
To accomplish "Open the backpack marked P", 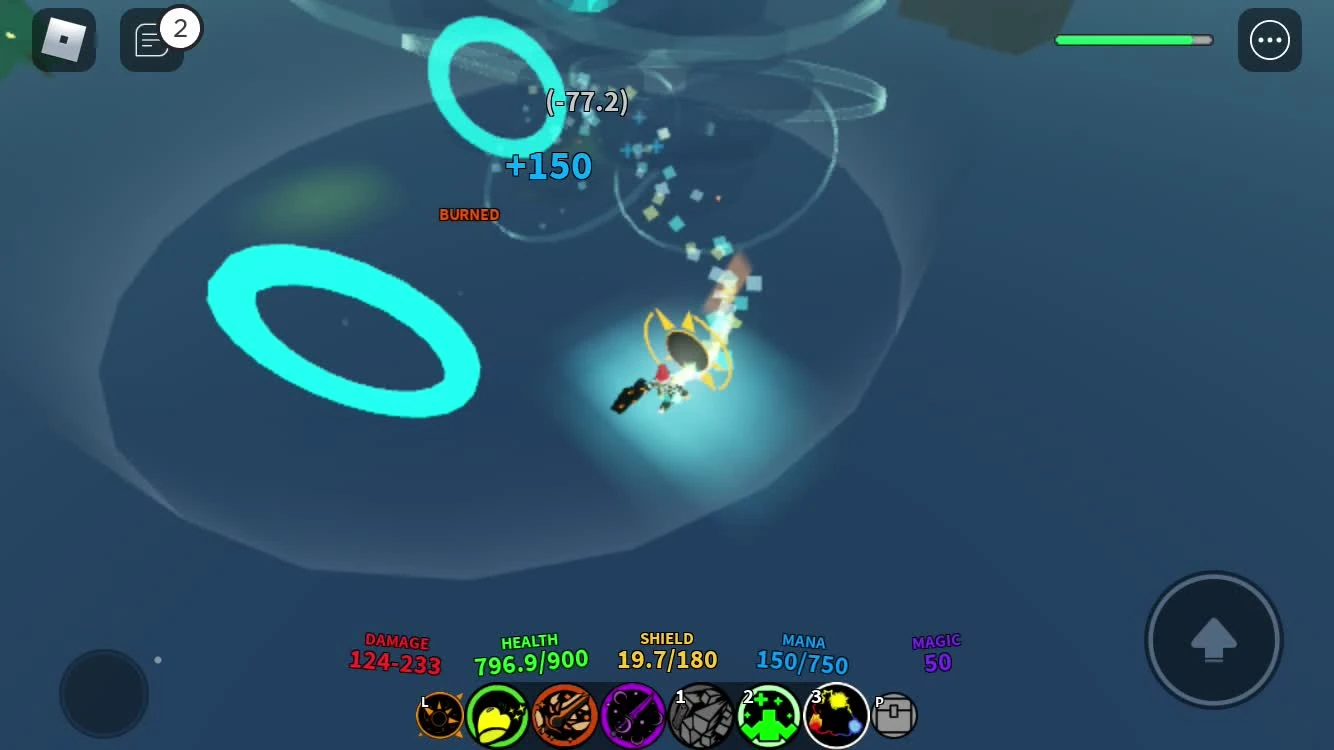I will 894,714.
